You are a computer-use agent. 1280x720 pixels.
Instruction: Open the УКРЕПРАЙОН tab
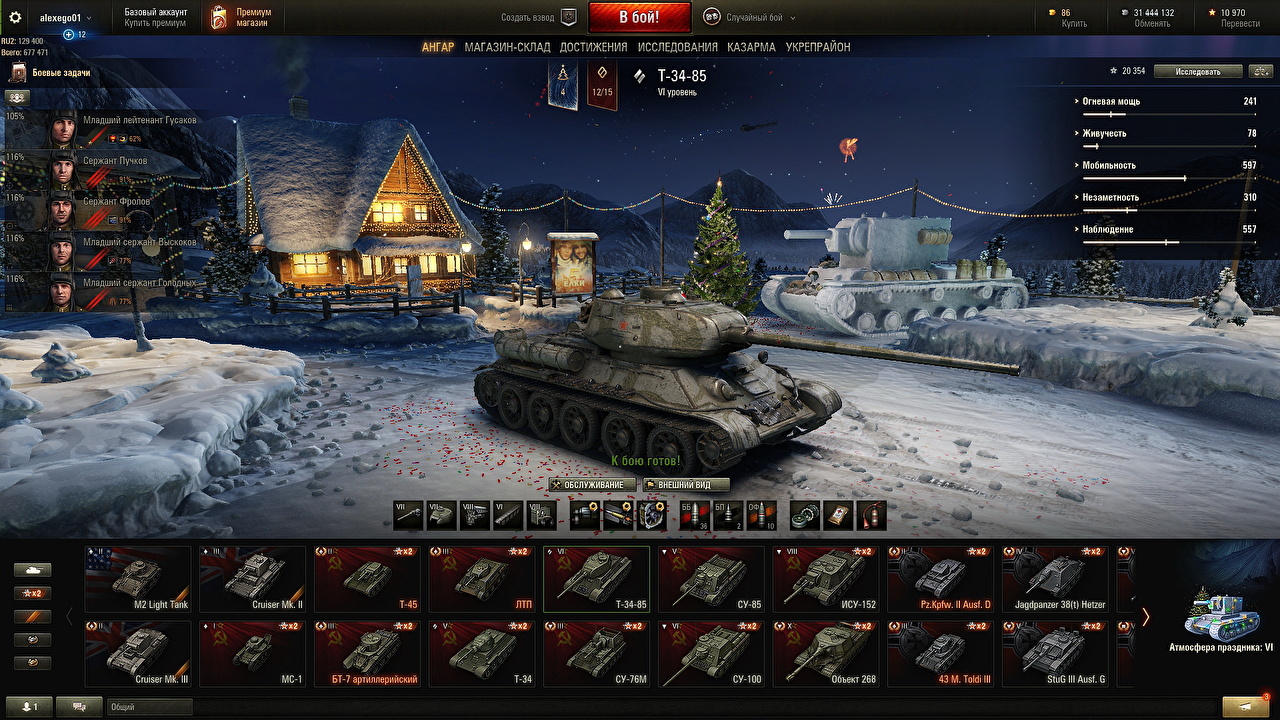pos(818,47)
